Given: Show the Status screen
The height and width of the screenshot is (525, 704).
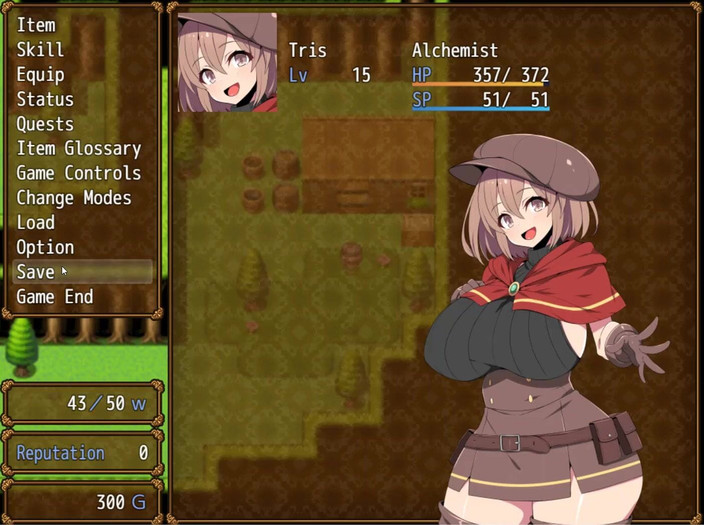Looking at the screenshot, I should pyautogui.click(x=45, y=99).
